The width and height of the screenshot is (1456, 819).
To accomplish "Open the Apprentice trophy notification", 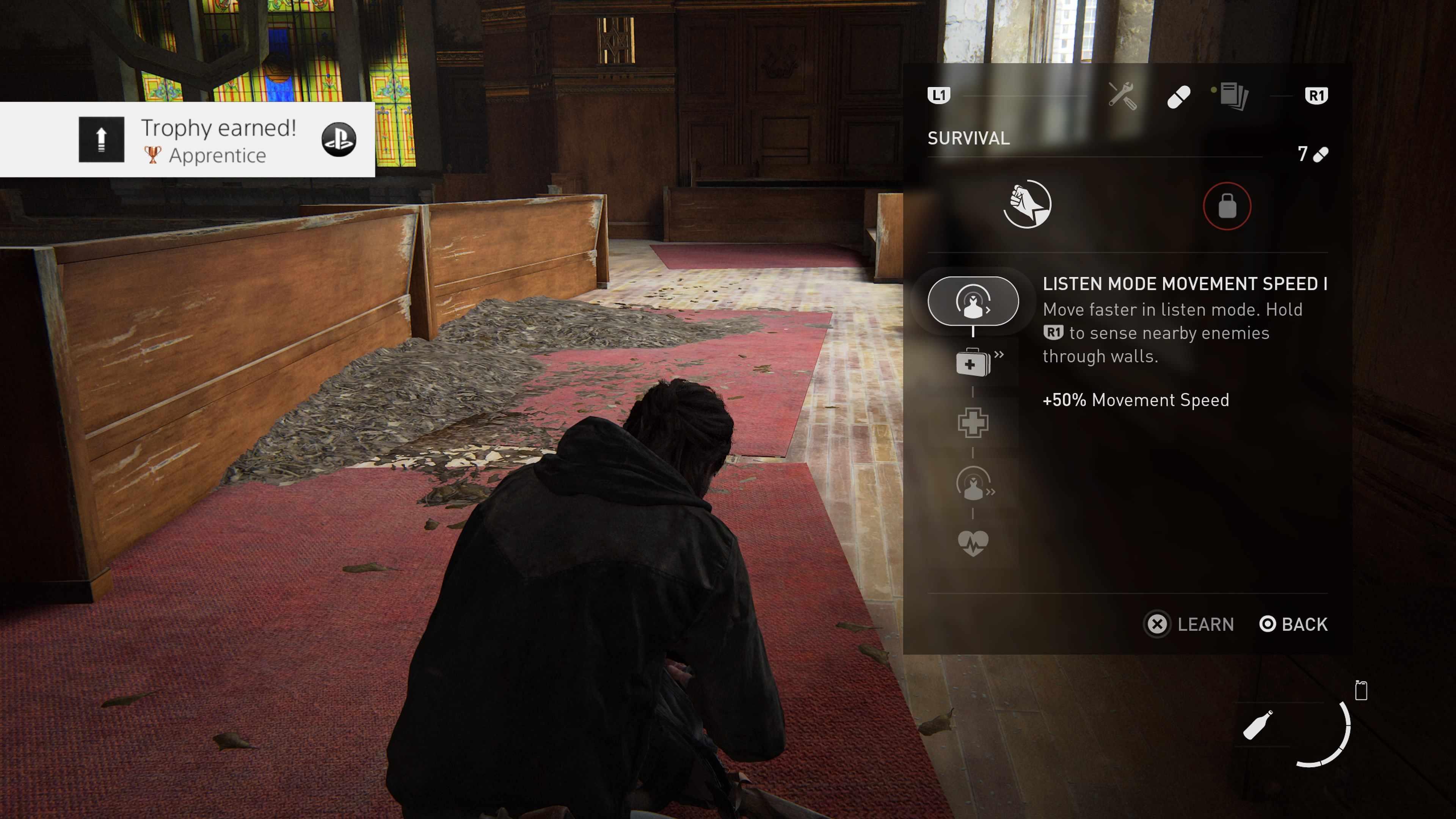I will (x=187, y=140).
